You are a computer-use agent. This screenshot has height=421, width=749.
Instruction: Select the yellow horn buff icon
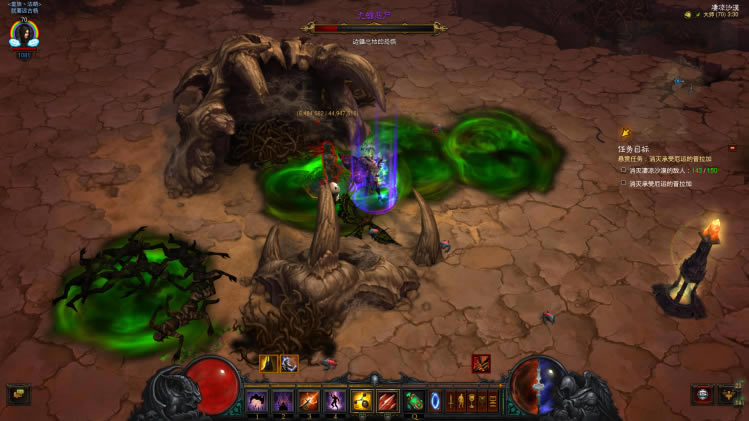[x=268, y=363]
